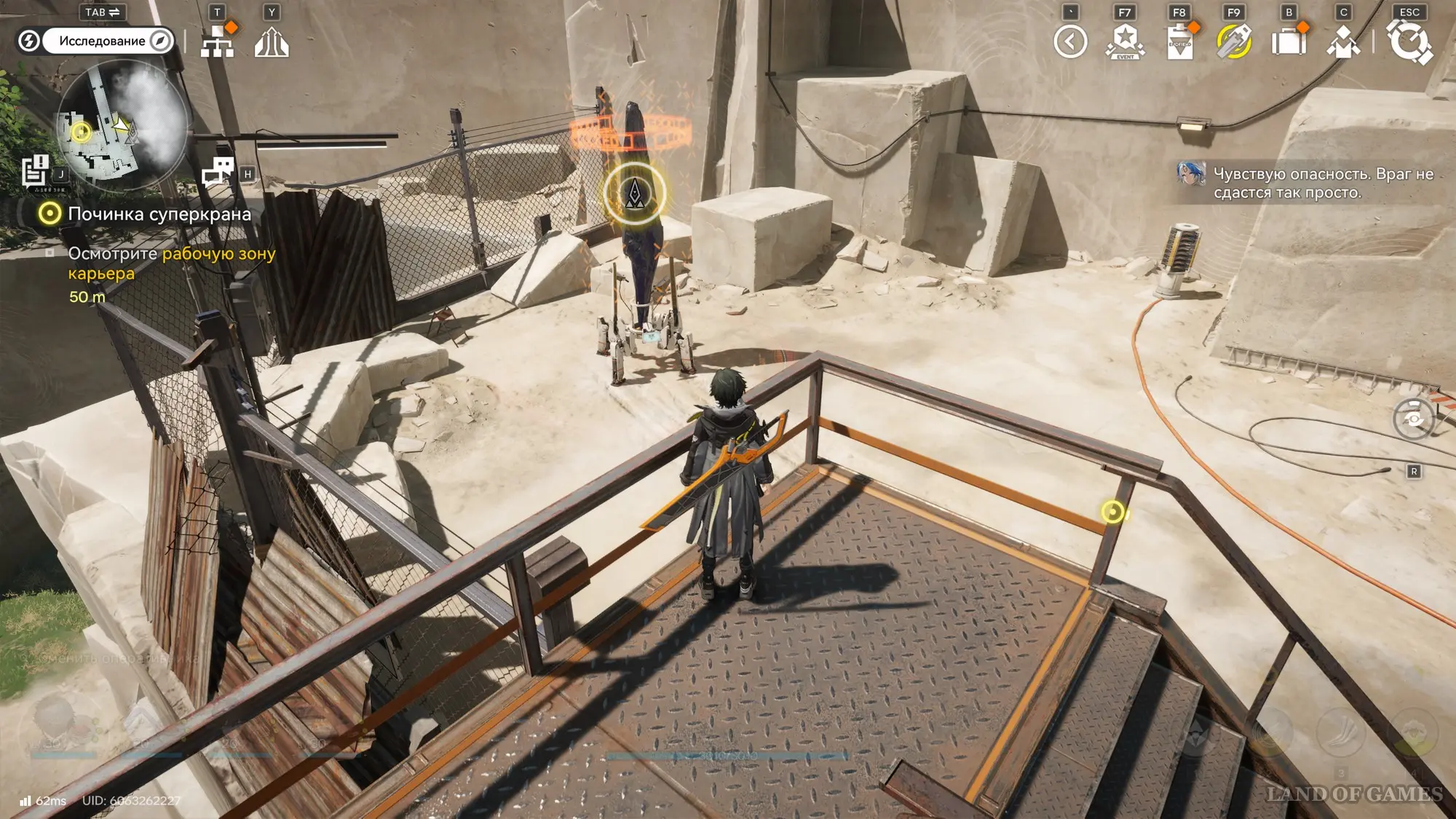Open the yellow-ringed ticket icon
Viewport: 1456px width, 819px height.
(x=1234, y=41)
